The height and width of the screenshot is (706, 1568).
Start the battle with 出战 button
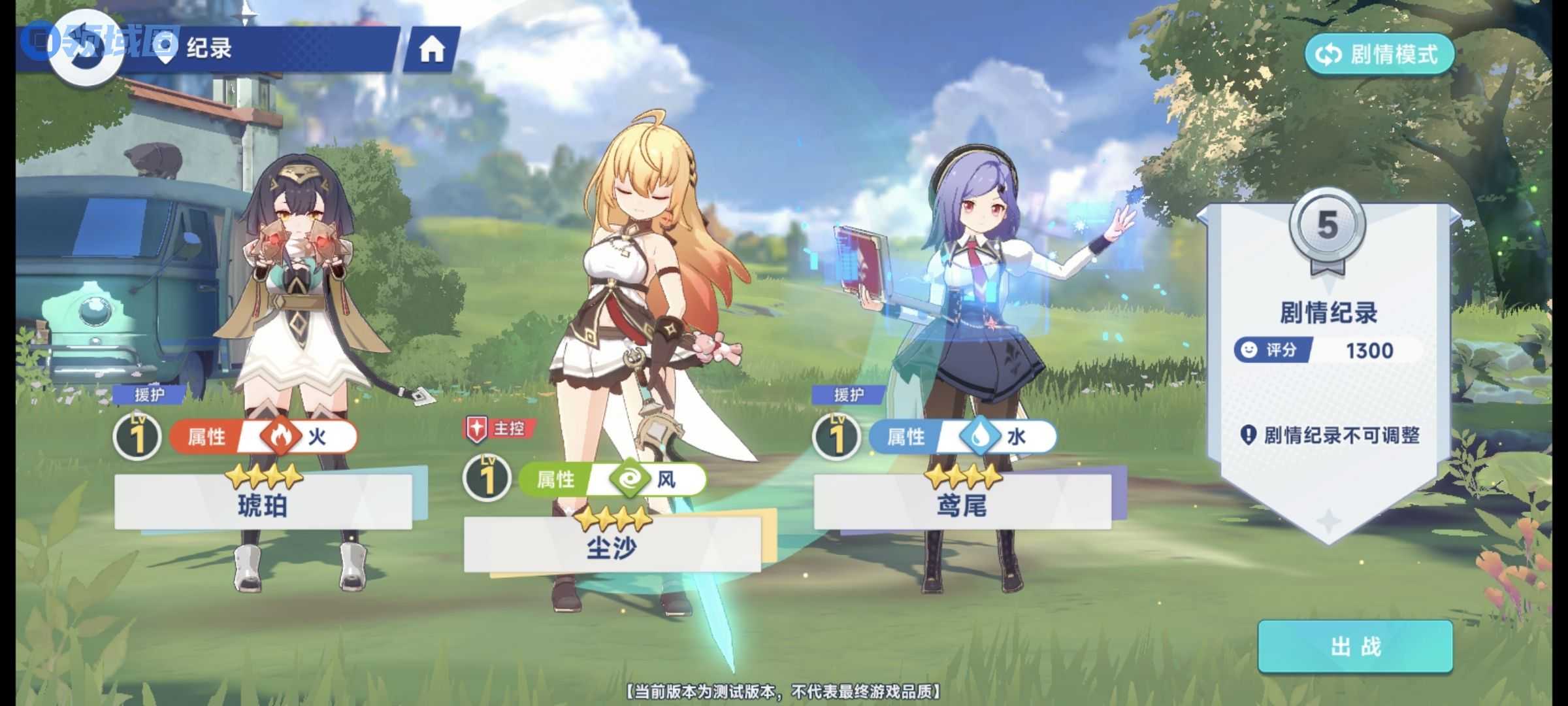point(1355,647)
